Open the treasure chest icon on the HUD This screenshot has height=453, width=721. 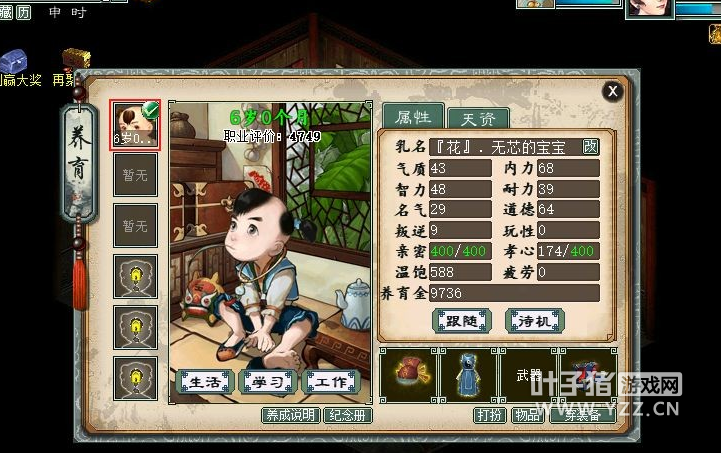pyautogui.click(x=76, y=59)
